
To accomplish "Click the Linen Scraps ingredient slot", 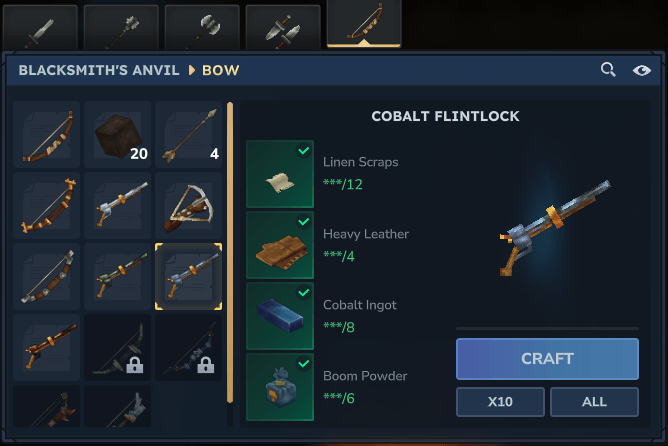I will 280,174.
